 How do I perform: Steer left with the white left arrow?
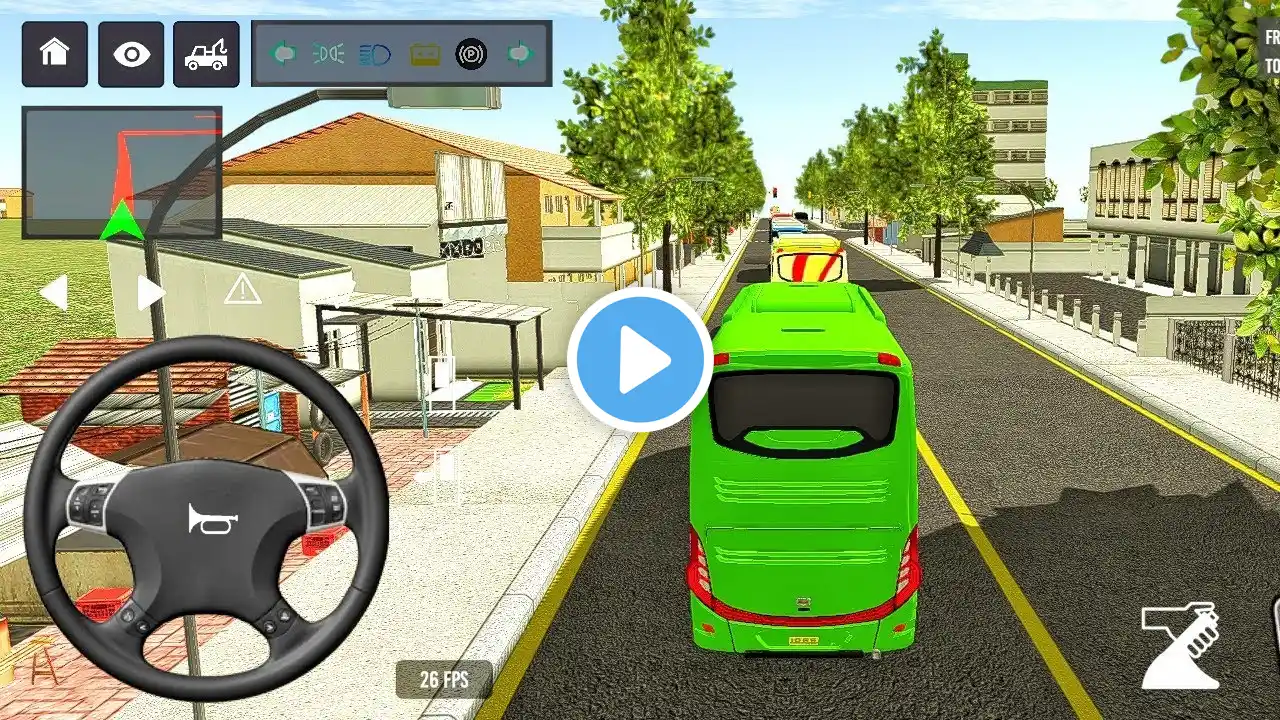[x=53, y=293]
